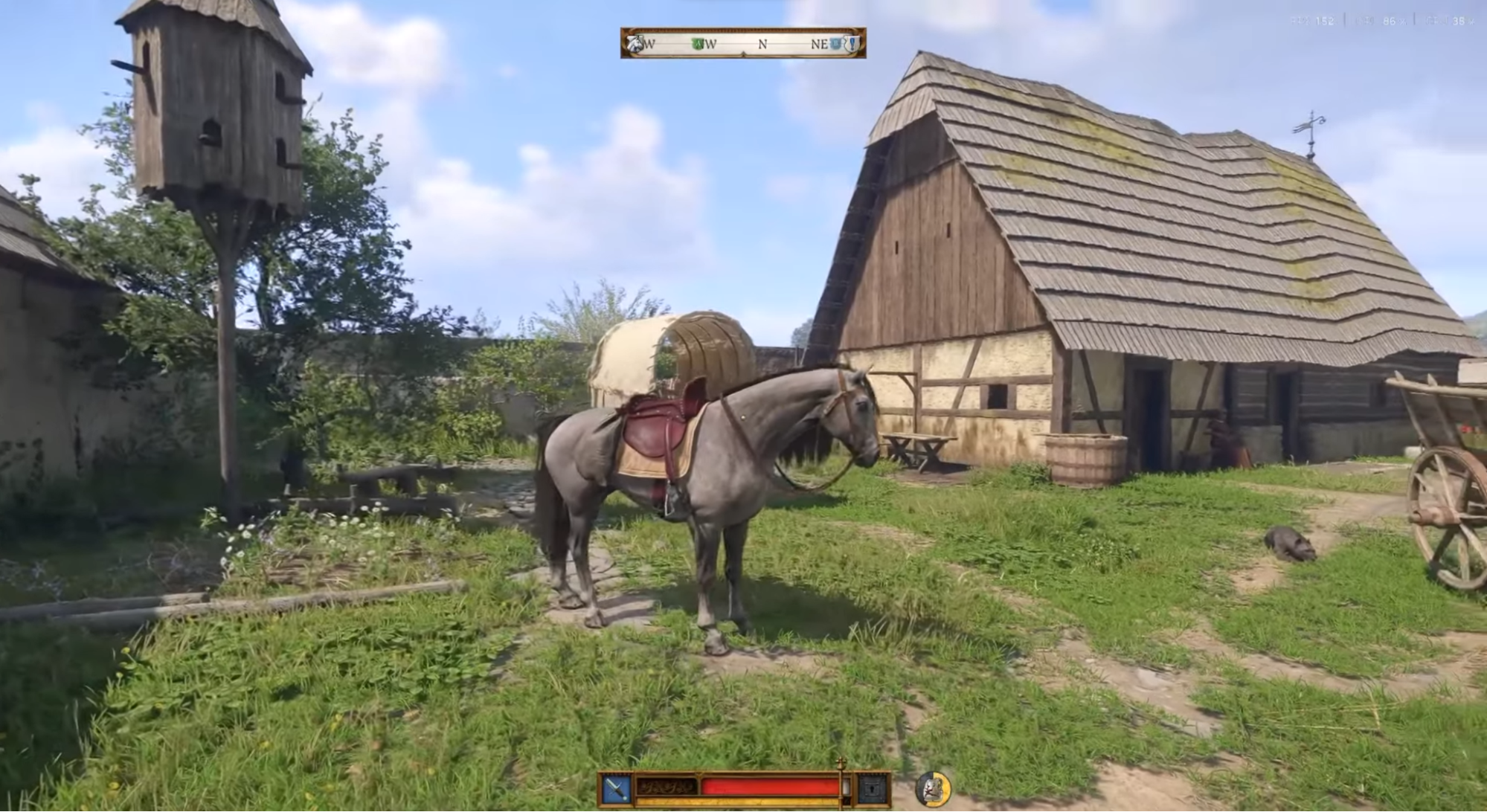The width and height of the screenshot is (1487, 812).
Task: Click the horse head marker on the compass
Action: (635, 43)
